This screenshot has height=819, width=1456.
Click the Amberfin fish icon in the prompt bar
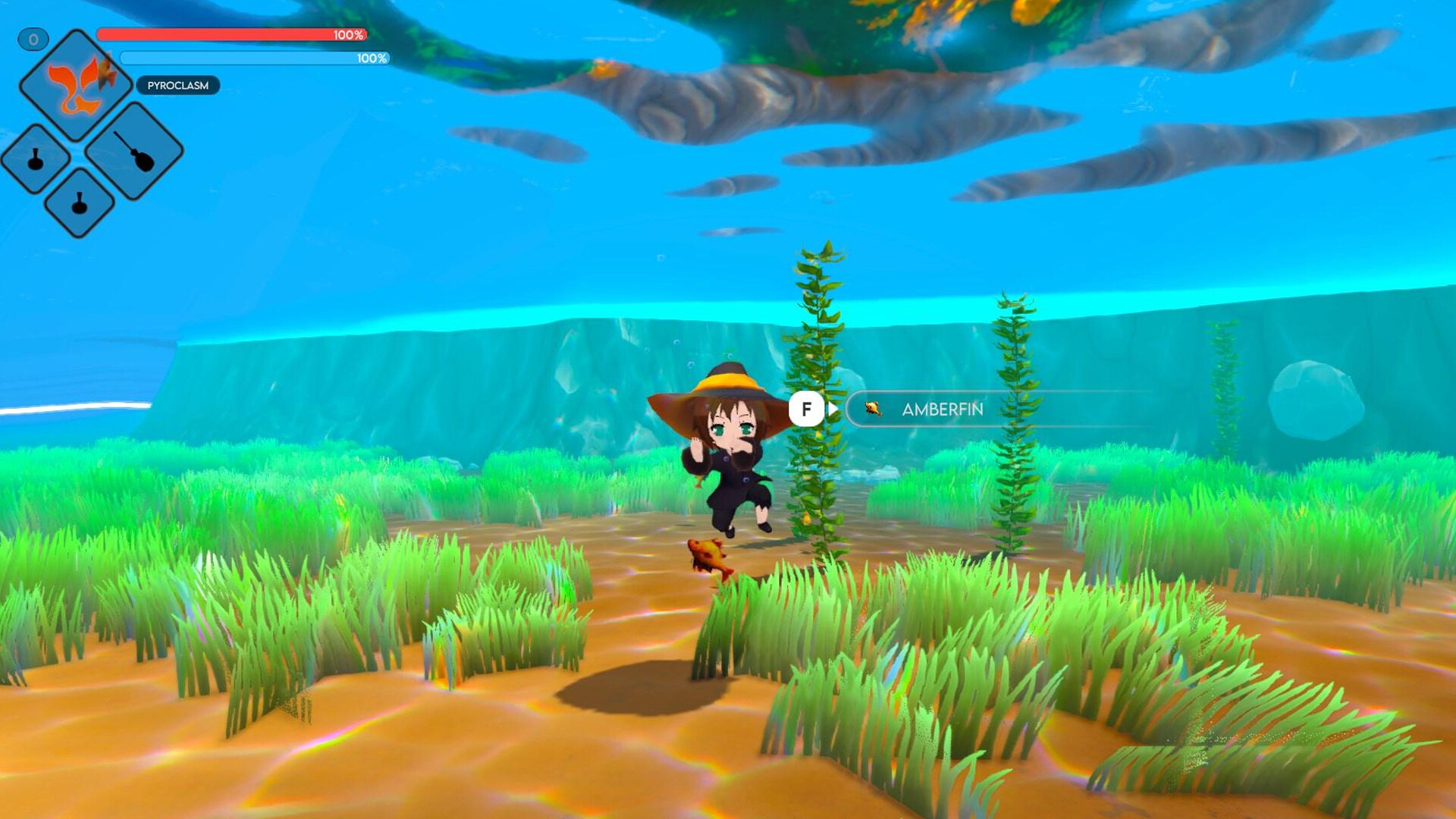tap(874, 409)
